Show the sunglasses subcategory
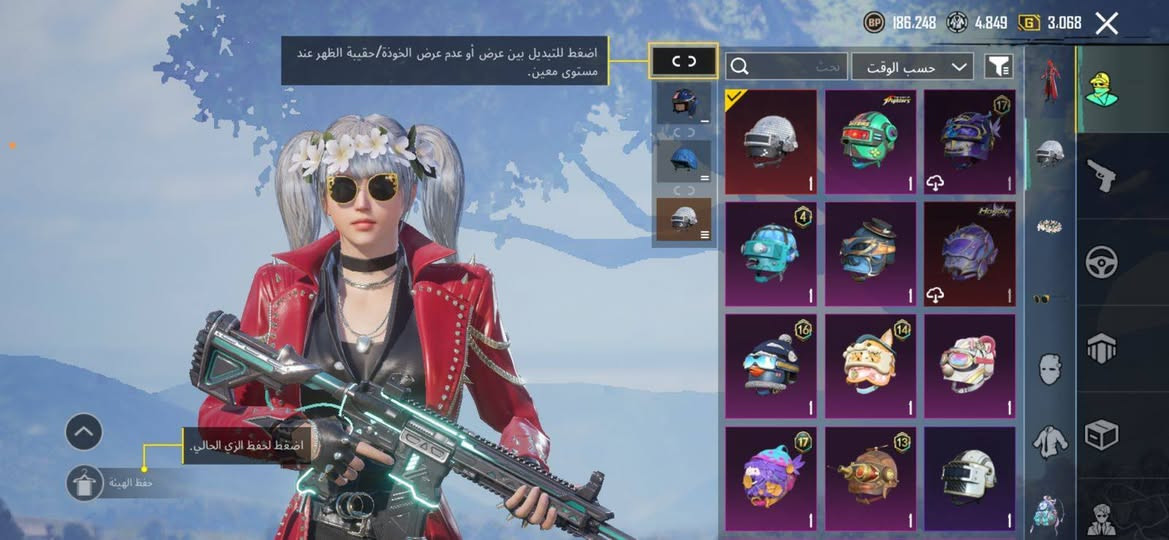Screen dimensions: 1169x540 click(1049, 298)
